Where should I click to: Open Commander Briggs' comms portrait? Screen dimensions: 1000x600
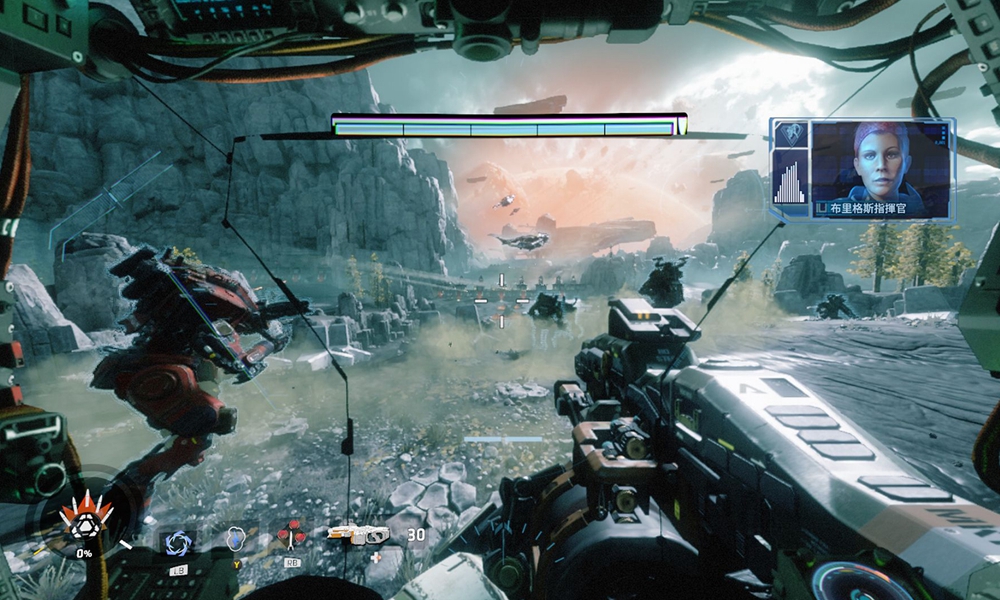click(x=879, y=160)
